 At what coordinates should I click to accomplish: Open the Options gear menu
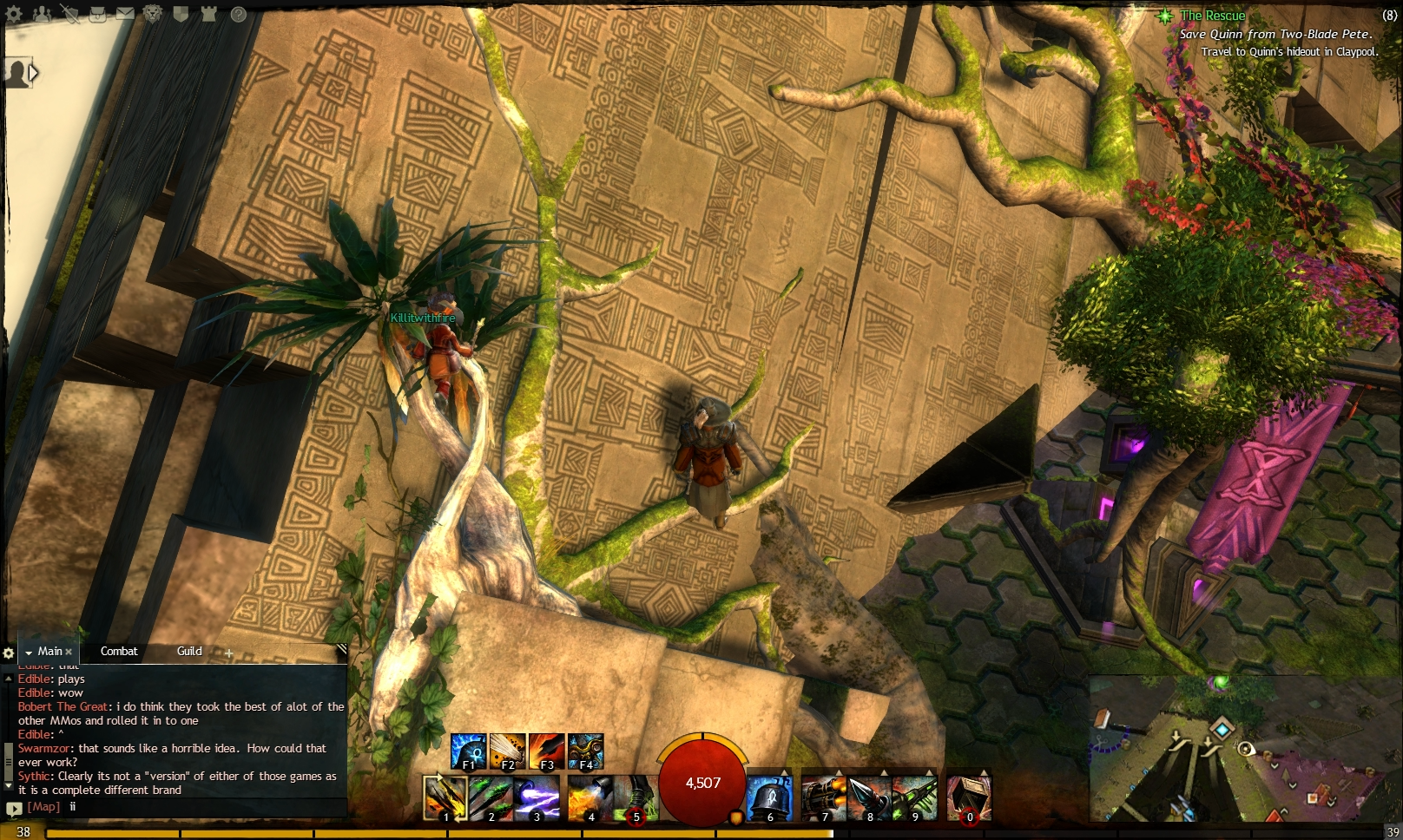pos(13,14)
